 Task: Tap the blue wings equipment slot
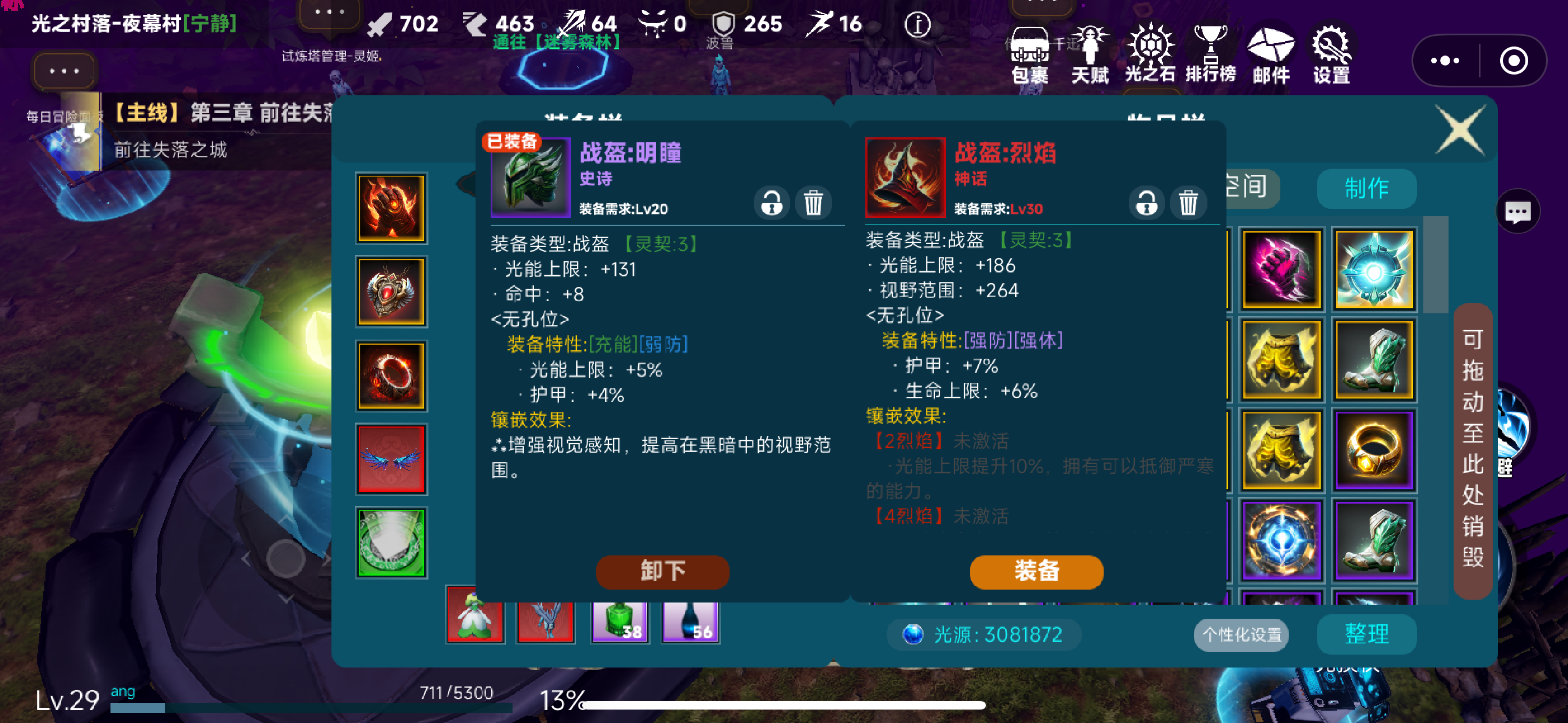click(391, 460)
